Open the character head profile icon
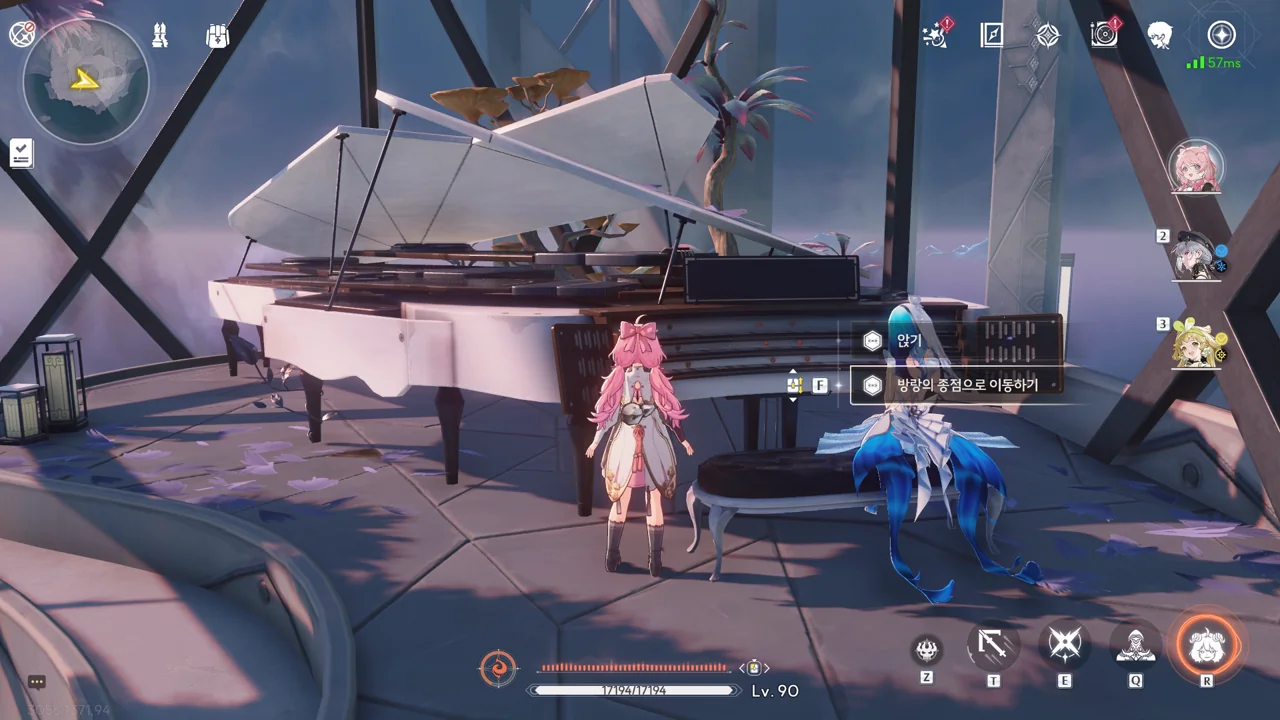The width and height of the screenshot is (1280, 720). click(1160, 35)
